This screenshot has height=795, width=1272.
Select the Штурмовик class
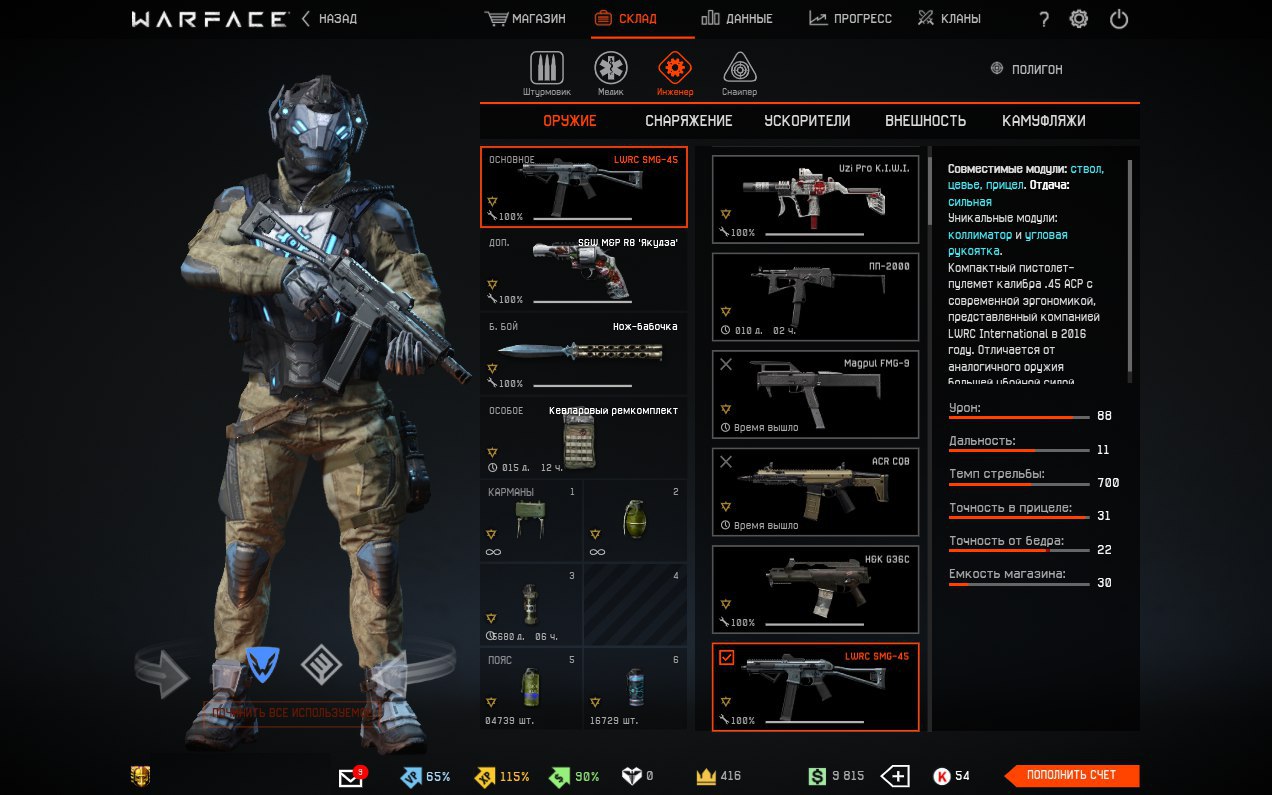coord(546,74)
